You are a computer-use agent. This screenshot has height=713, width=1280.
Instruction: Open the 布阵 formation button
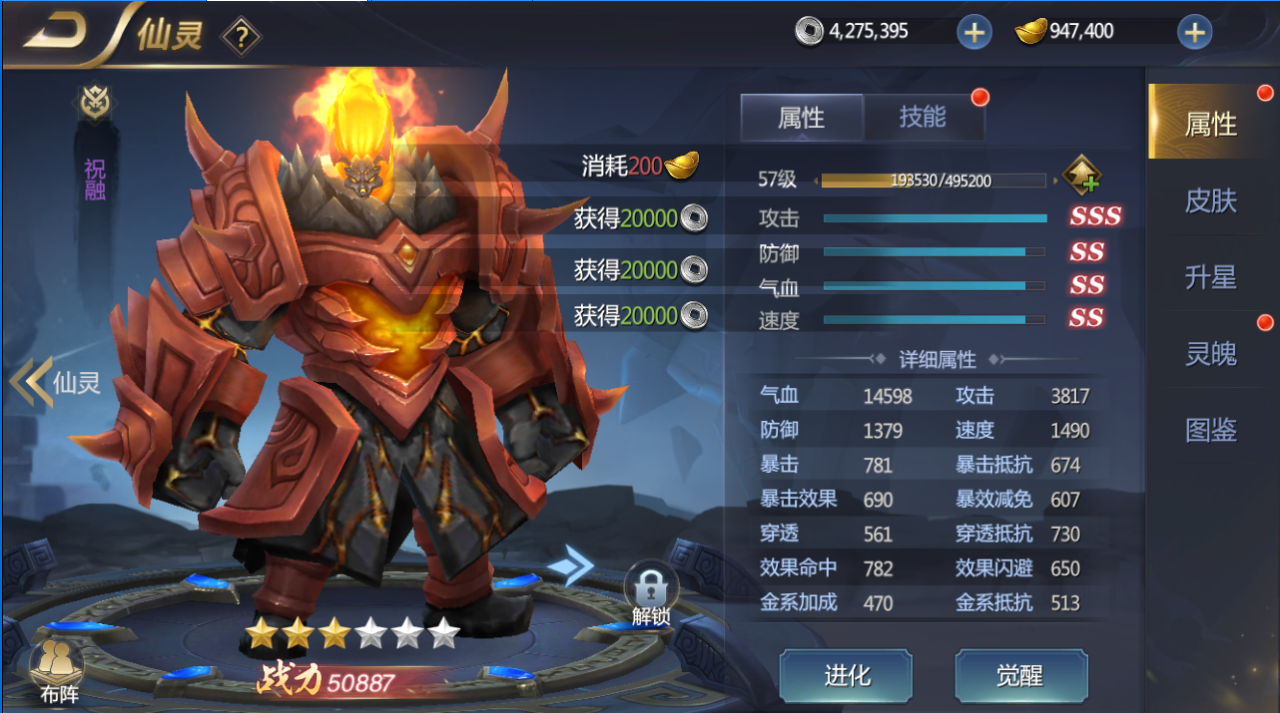(58, 672)
